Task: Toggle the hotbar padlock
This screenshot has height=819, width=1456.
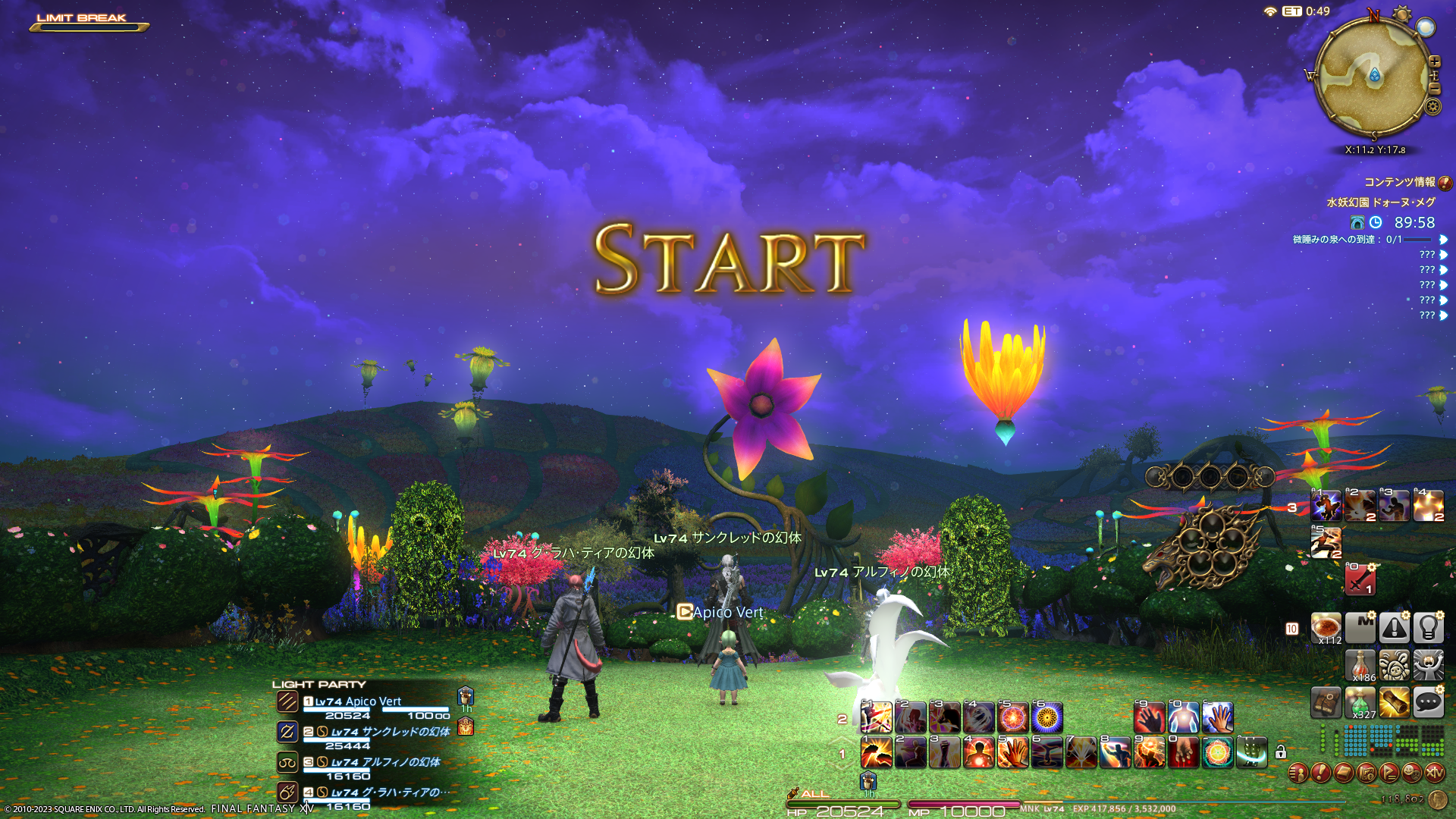Action: click(1281, 752)
